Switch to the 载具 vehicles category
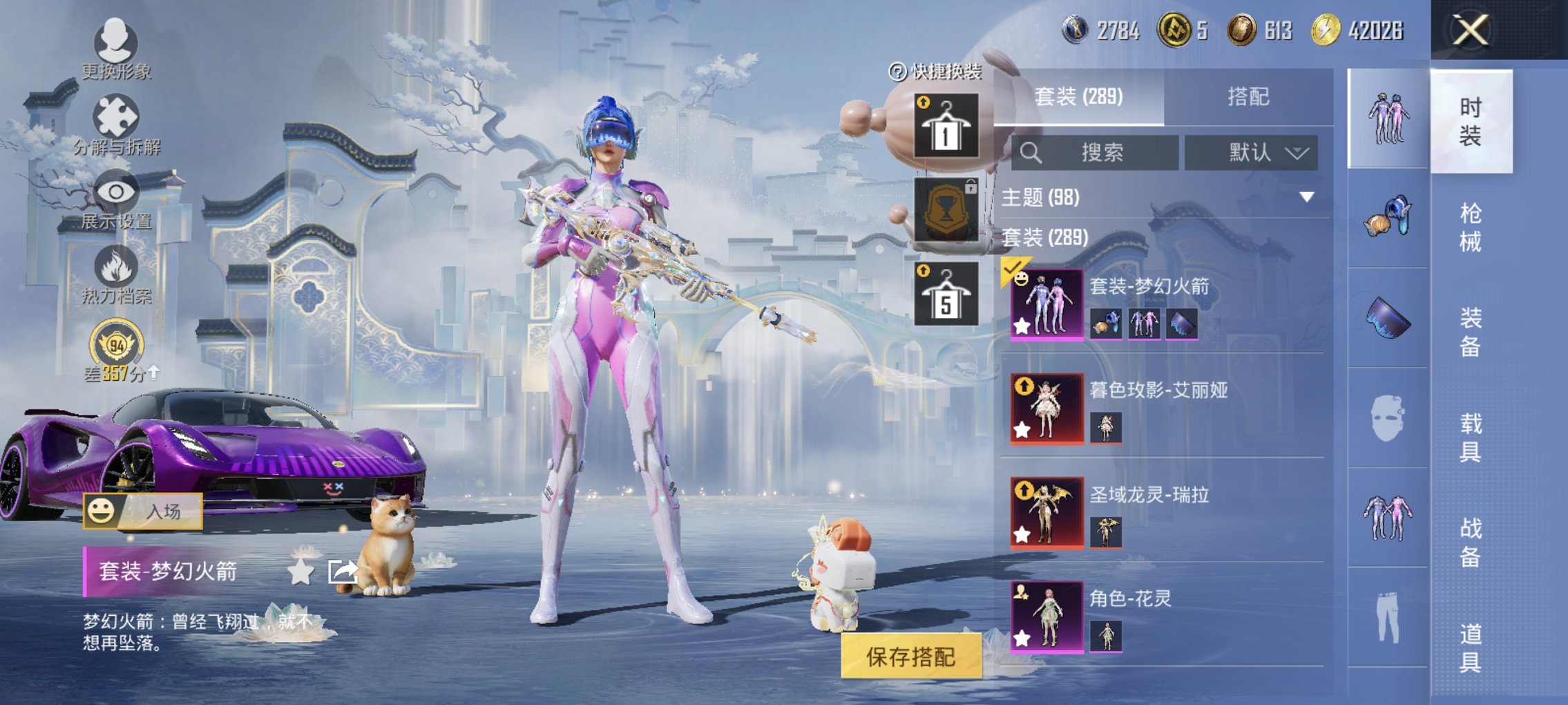The width and height of the screenshot is (1568, 705). (1470, 438)
